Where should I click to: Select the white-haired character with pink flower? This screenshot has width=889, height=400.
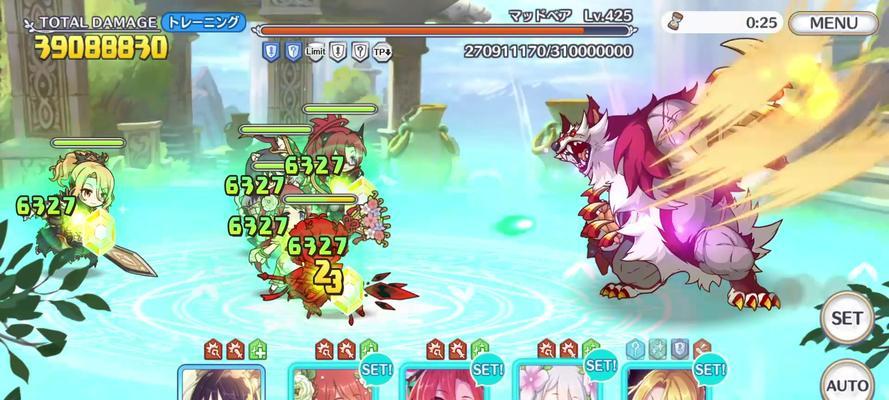point(553,385)
